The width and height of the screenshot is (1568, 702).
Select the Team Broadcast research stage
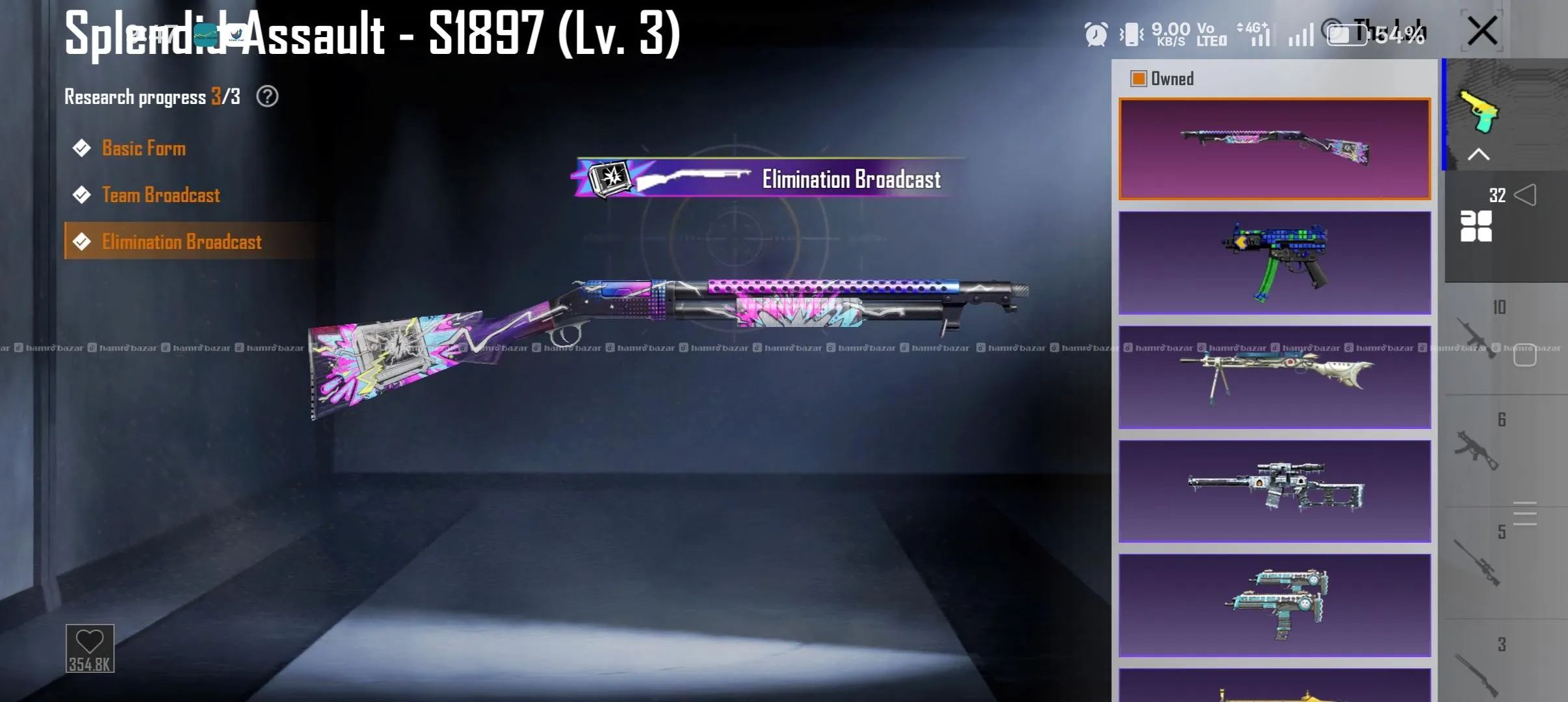click(x=161, y=195)
